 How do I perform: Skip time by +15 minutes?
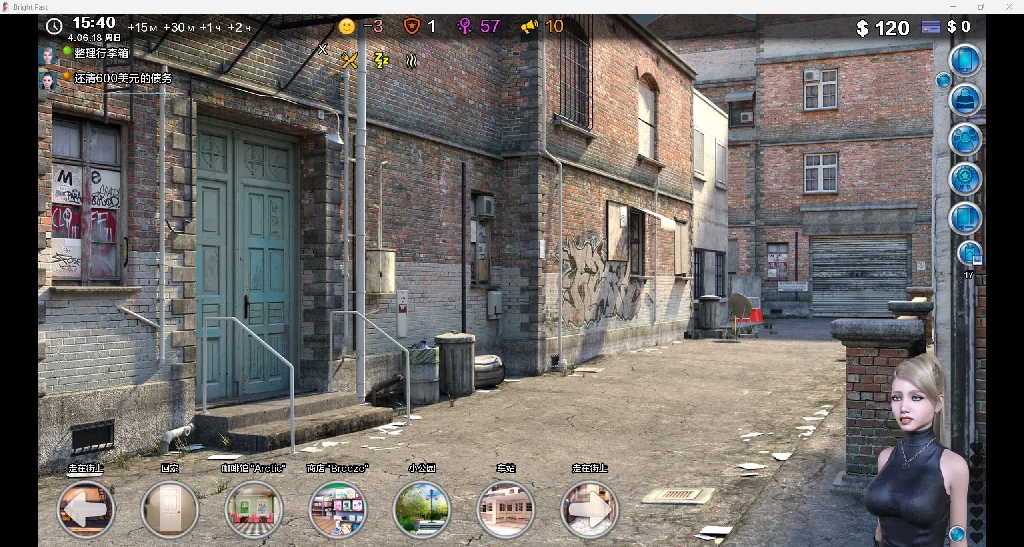(143, 27)
